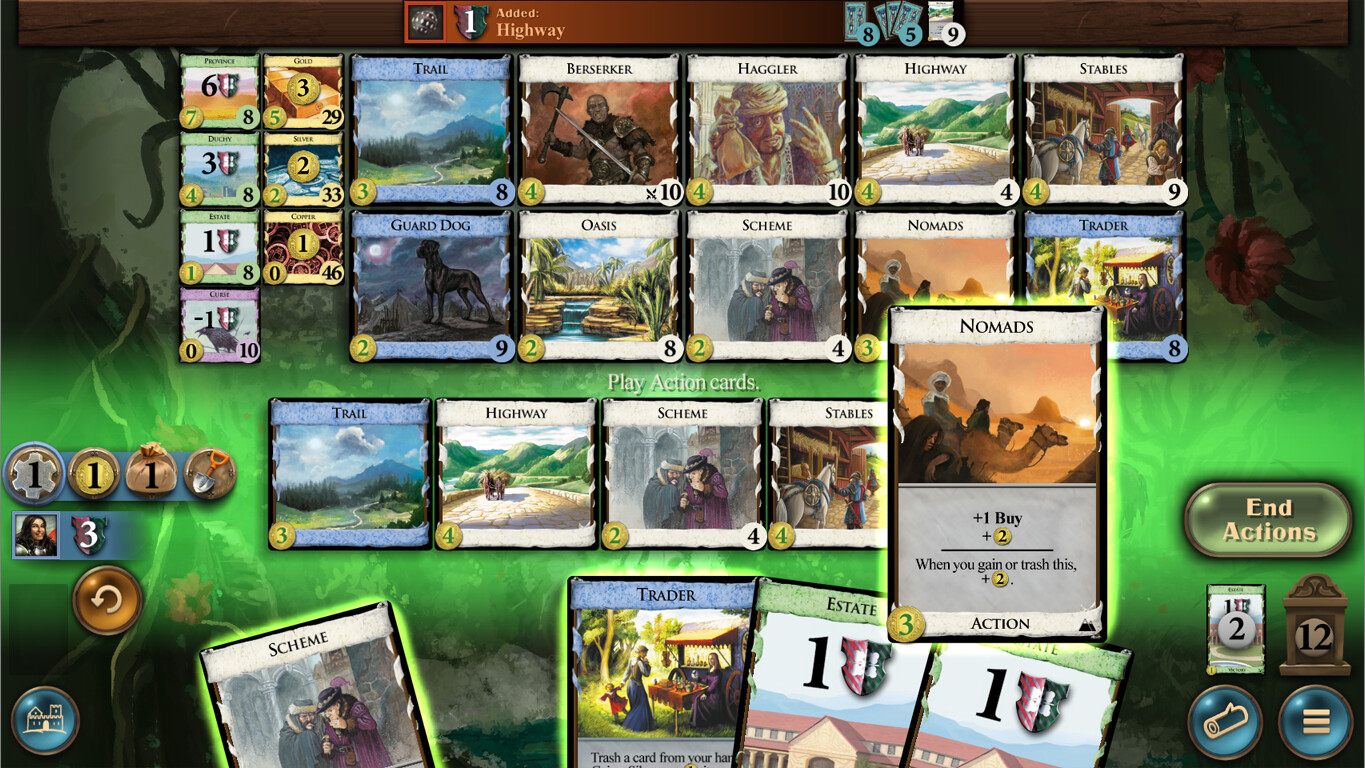Image resolution: width=1365 pixels, height=768 pixels.
Task: Click your player avatar portrait
Action: pyautogui.click(x=36, y=535)
